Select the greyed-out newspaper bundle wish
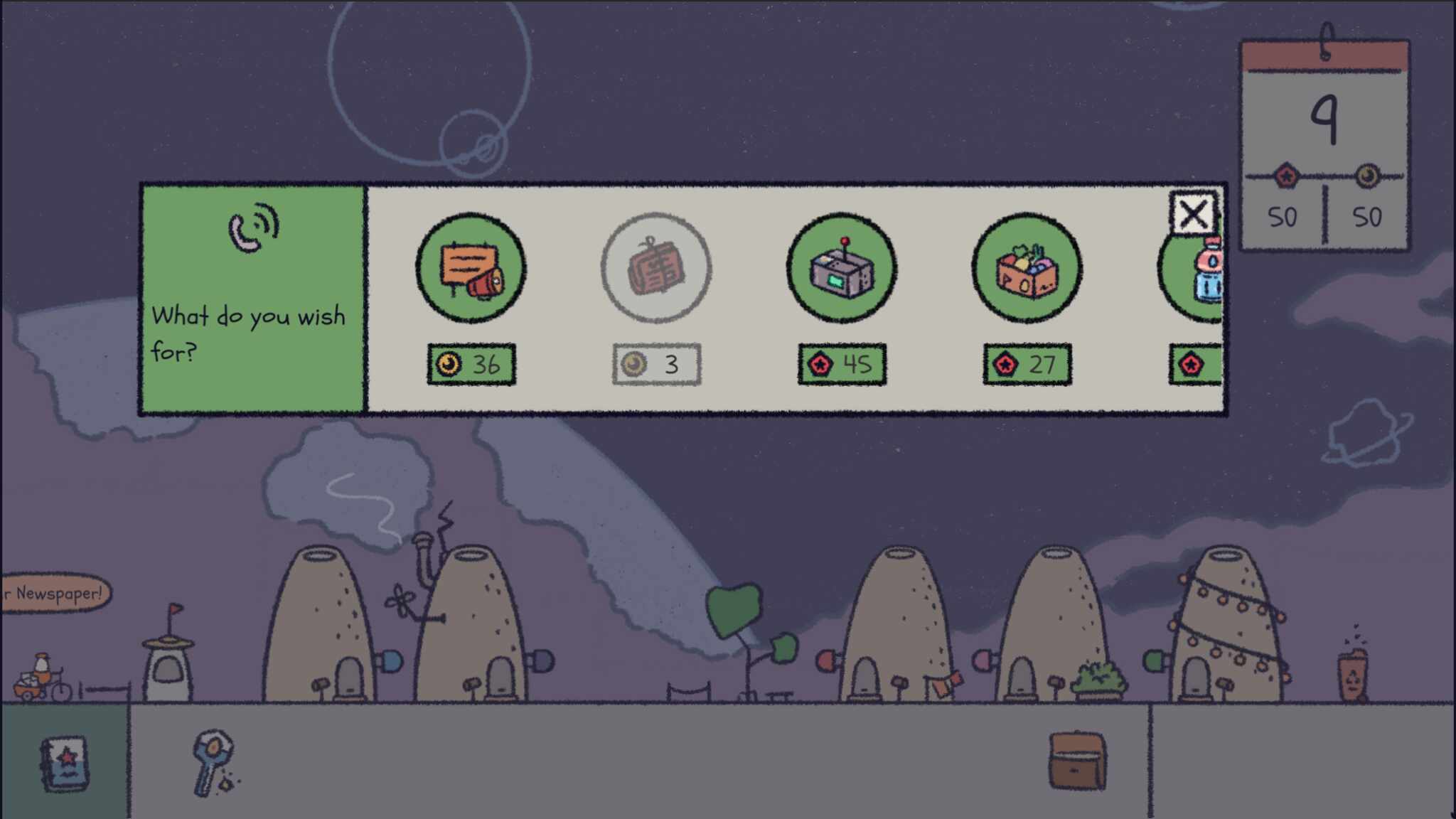1456x819 pixels. point(655,268)
